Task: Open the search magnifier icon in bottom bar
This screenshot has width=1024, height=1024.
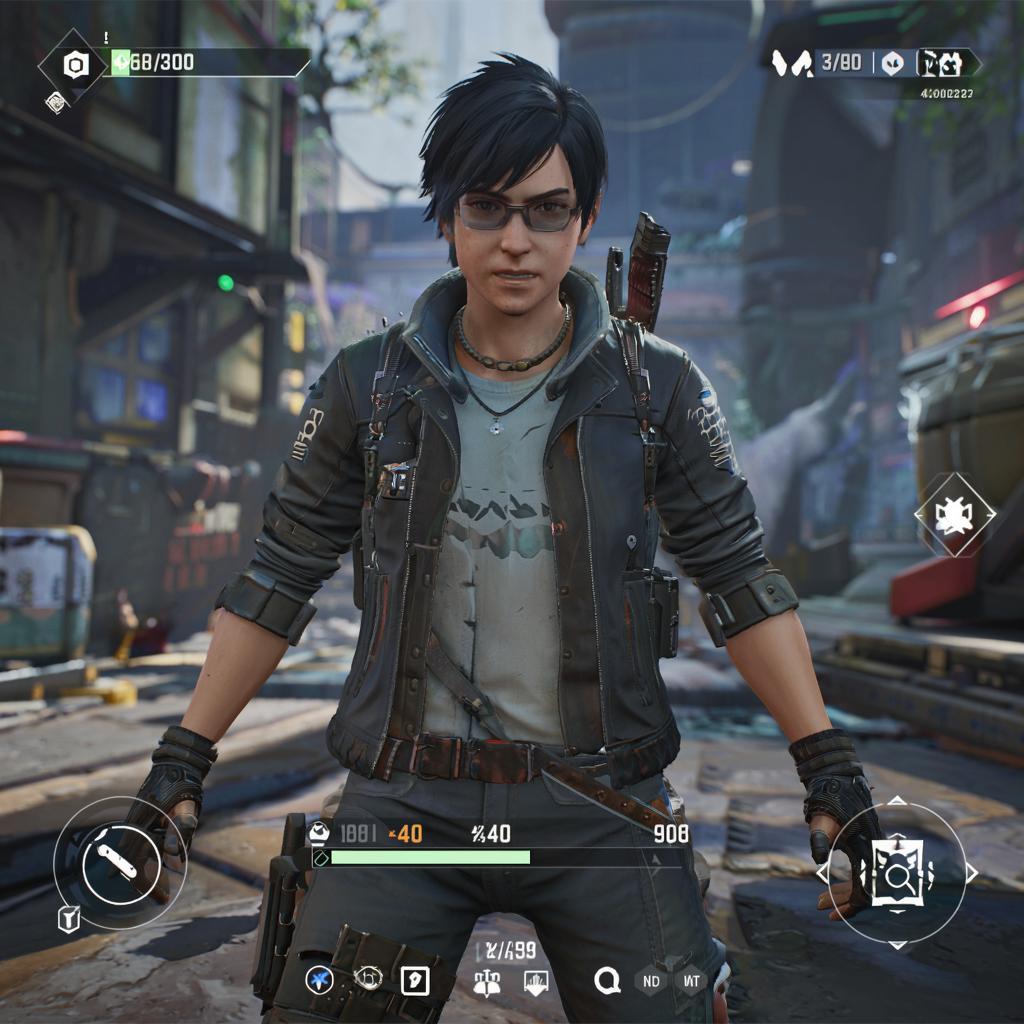Action: point(607,981)
